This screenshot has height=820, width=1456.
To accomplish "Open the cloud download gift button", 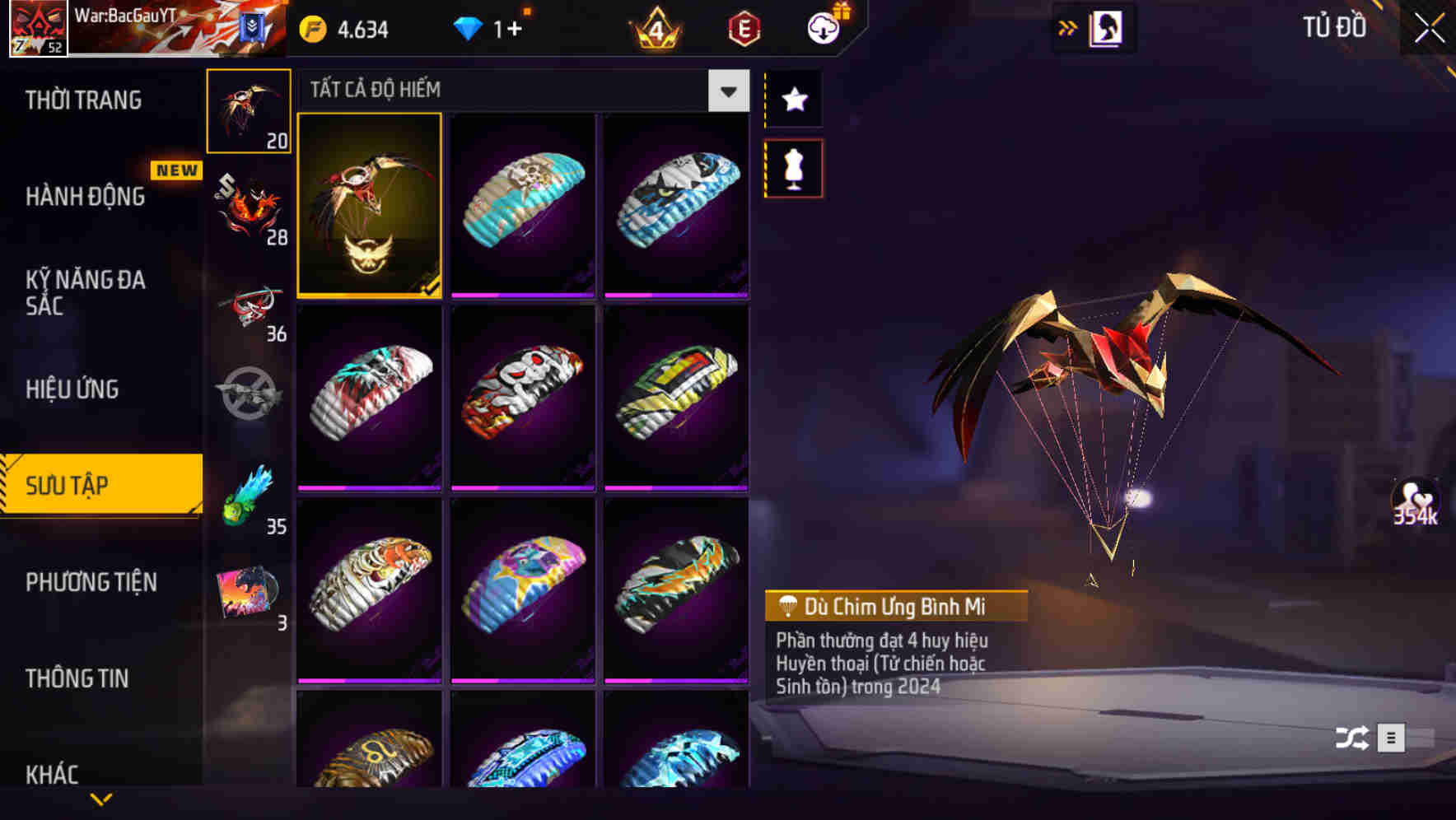I will click(x=823, y=27).
